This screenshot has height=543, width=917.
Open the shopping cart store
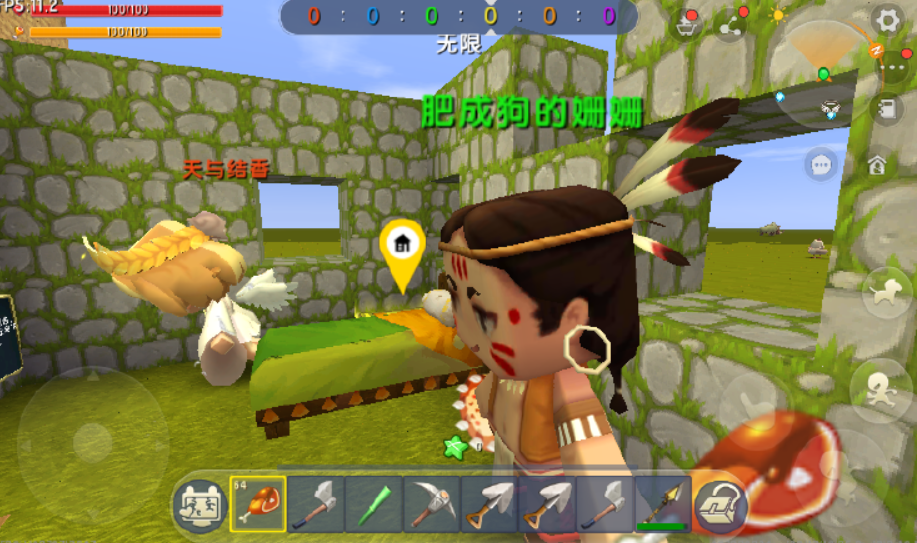(688, 24)
